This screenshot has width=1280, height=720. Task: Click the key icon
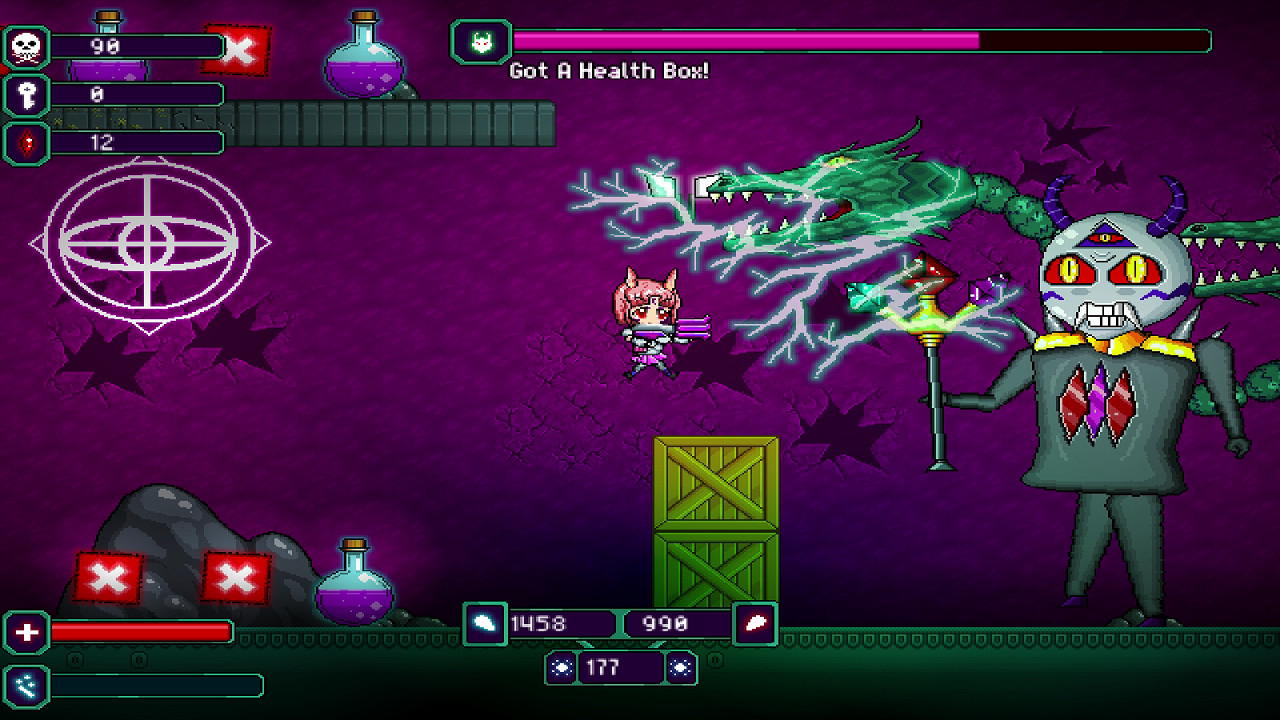click(x=27, y=94)
